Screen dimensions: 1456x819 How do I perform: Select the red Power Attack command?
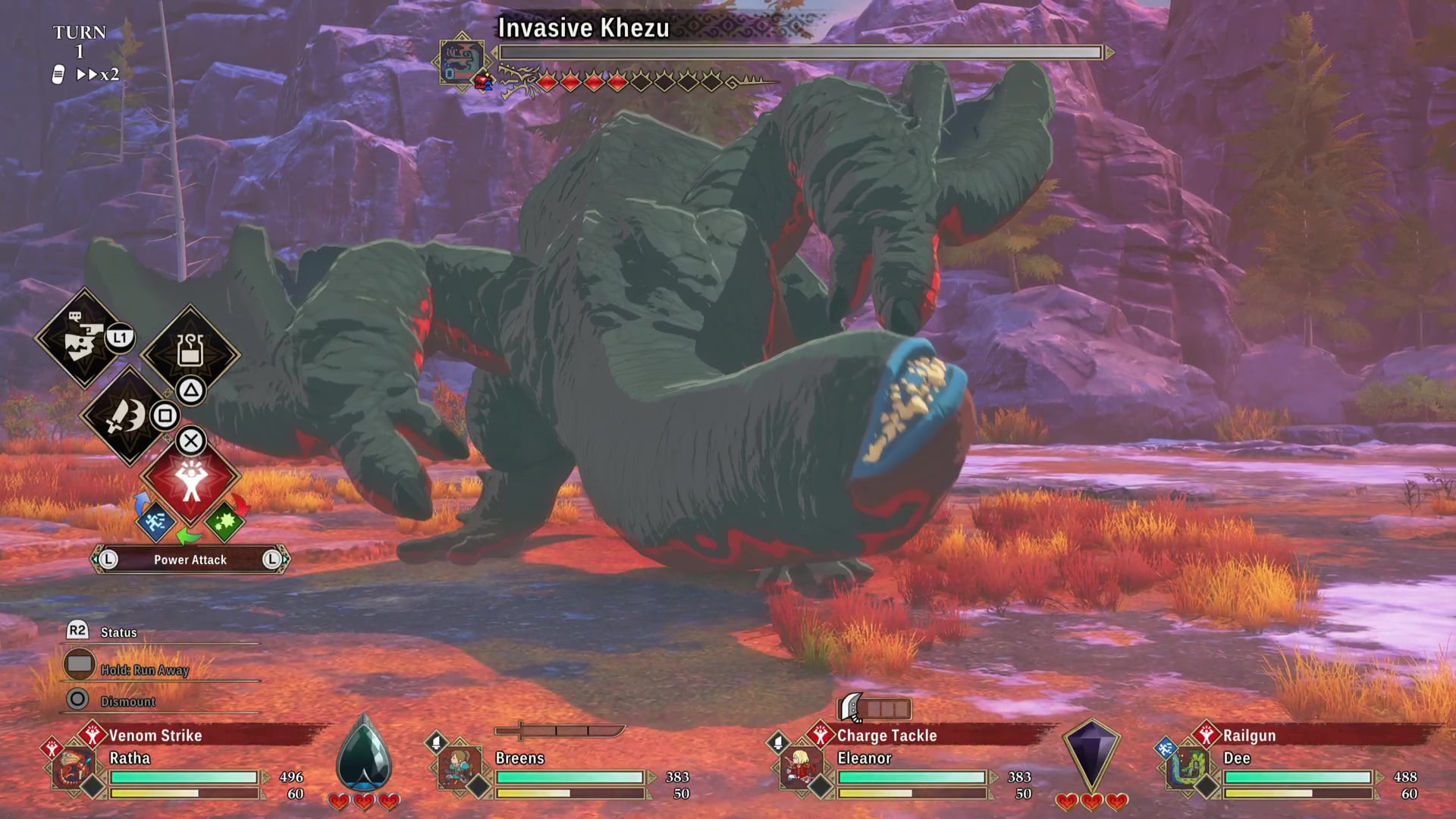point(190,479)
